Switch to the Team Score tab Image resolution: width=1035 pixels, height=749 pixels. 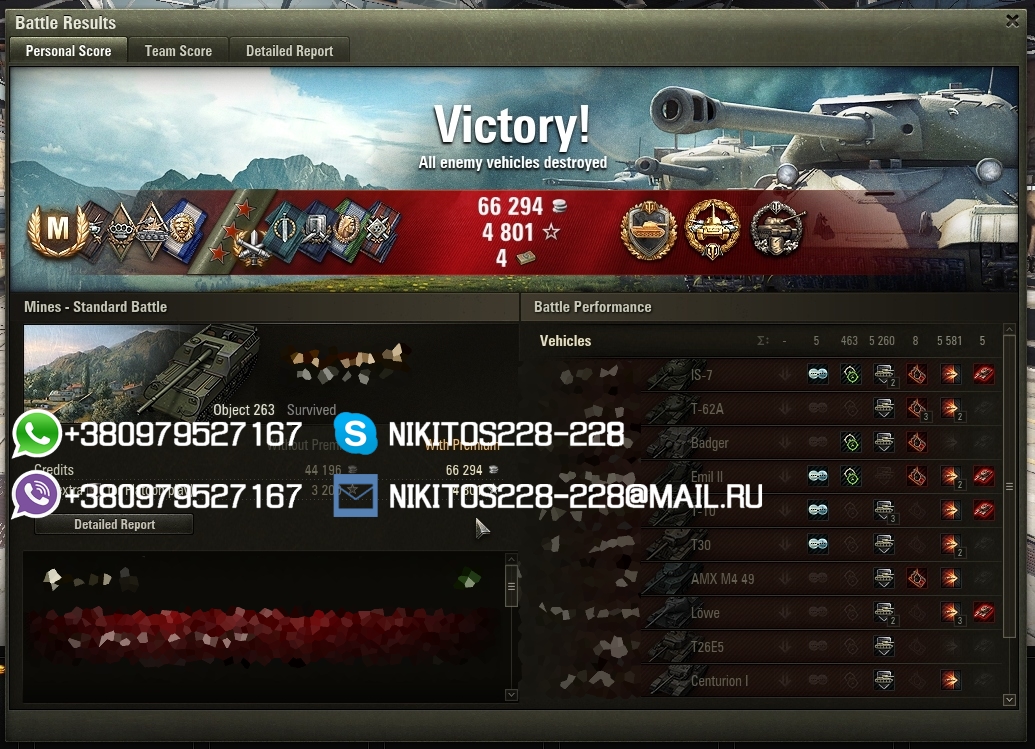178,51
